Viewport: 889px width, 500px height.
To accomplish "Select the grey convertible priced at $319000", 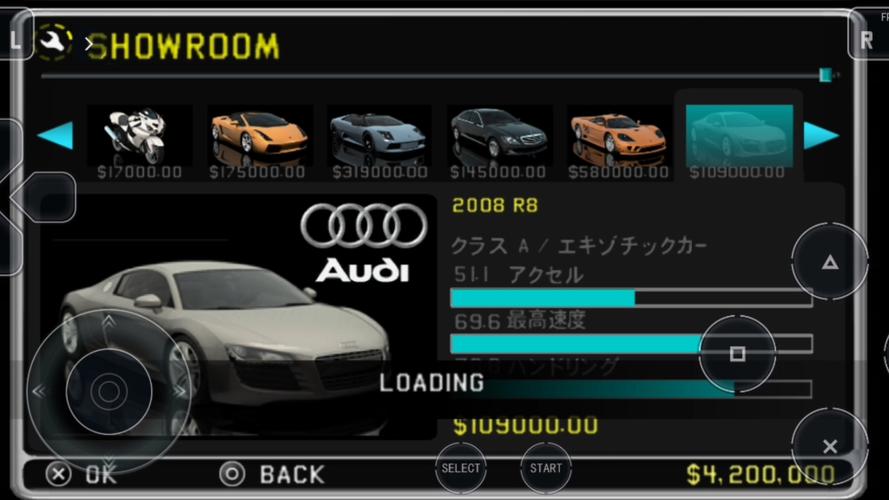I will [x=379, y=135].
